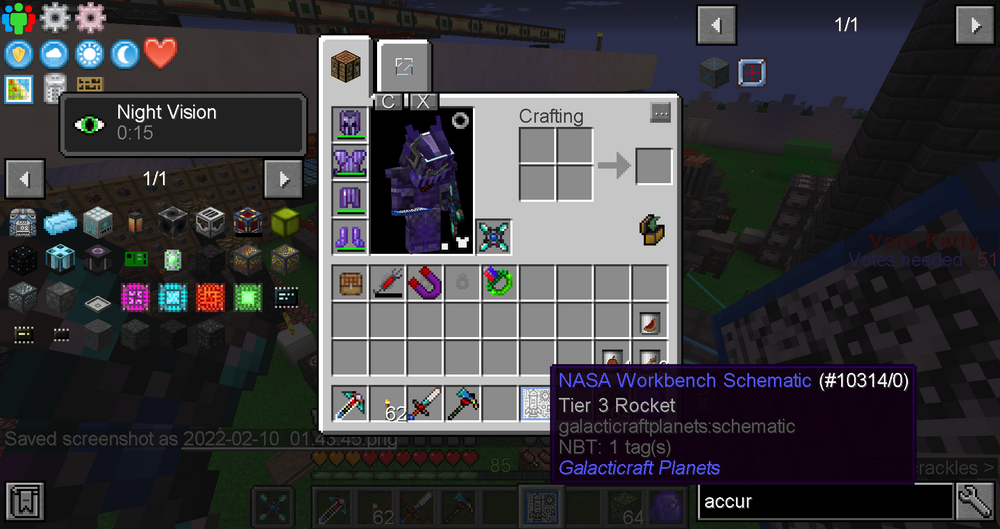This screenshot has width=1000, height=529.
Task: Select the pickaxe in the first hotbar slot
Action: [350, 404]
